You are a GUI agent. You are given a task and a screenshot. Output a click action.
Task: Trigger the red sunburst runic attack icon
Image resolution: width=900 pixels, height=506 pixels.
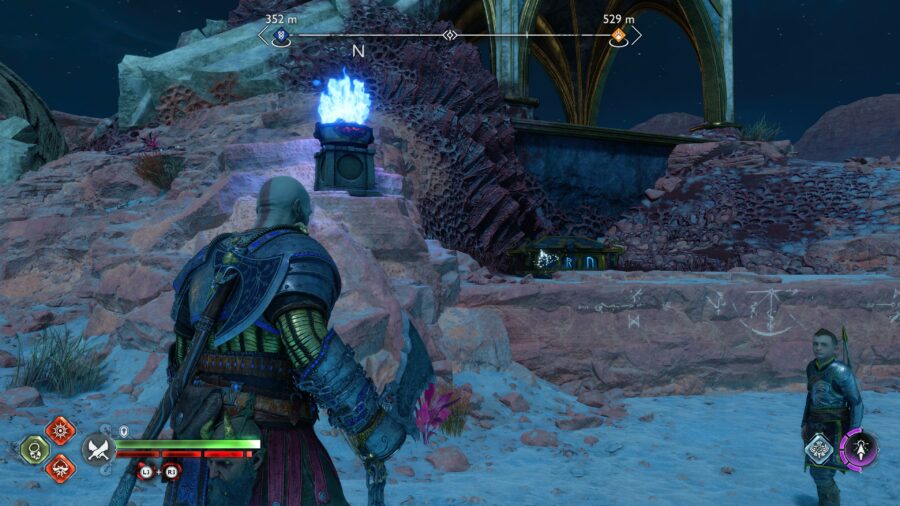[x=60, y=431]
